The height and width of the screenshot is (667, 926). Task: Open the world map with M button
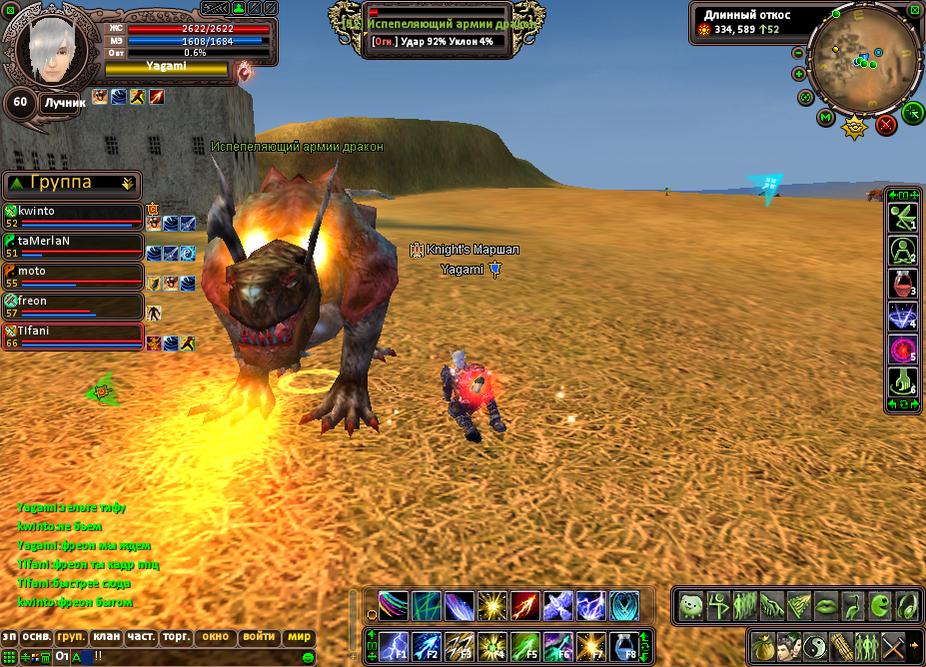point(826,118)
